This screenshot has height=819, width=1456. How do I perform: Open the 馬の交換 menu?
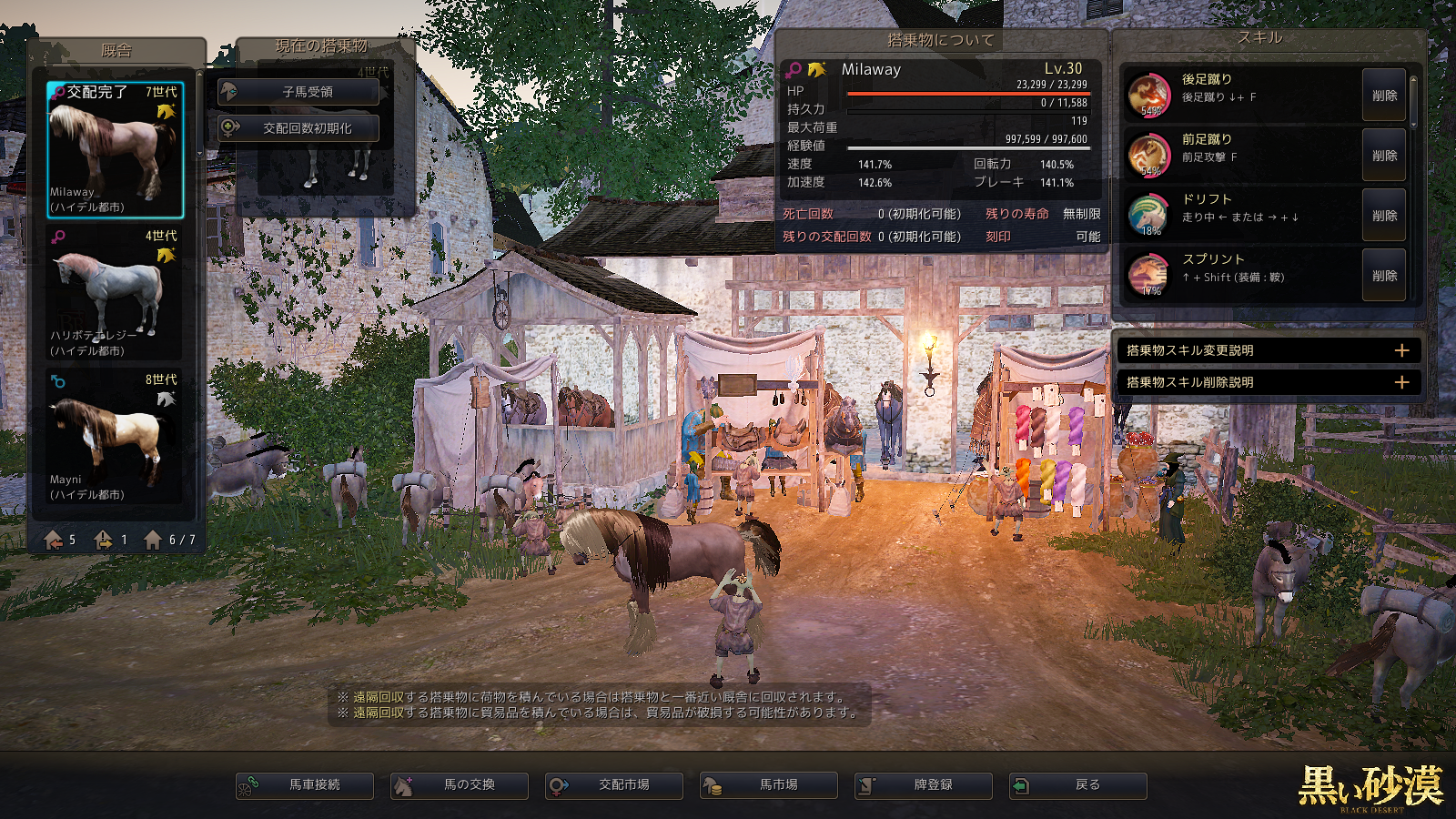[x=460, y=784]
